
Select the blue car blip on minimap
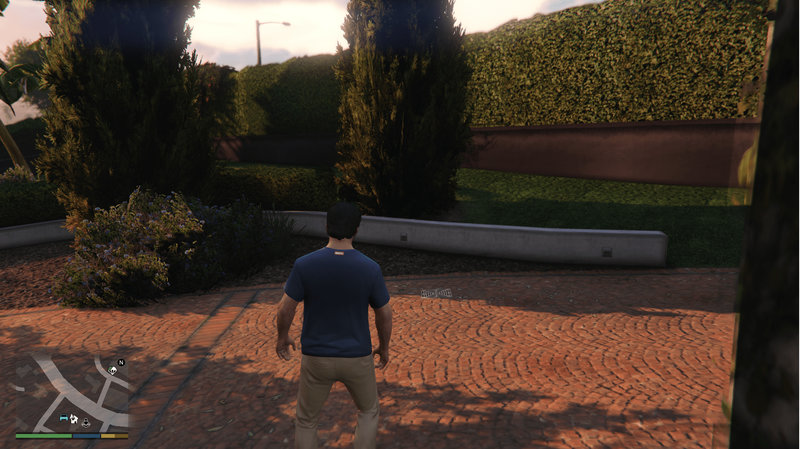click(64, 420)
